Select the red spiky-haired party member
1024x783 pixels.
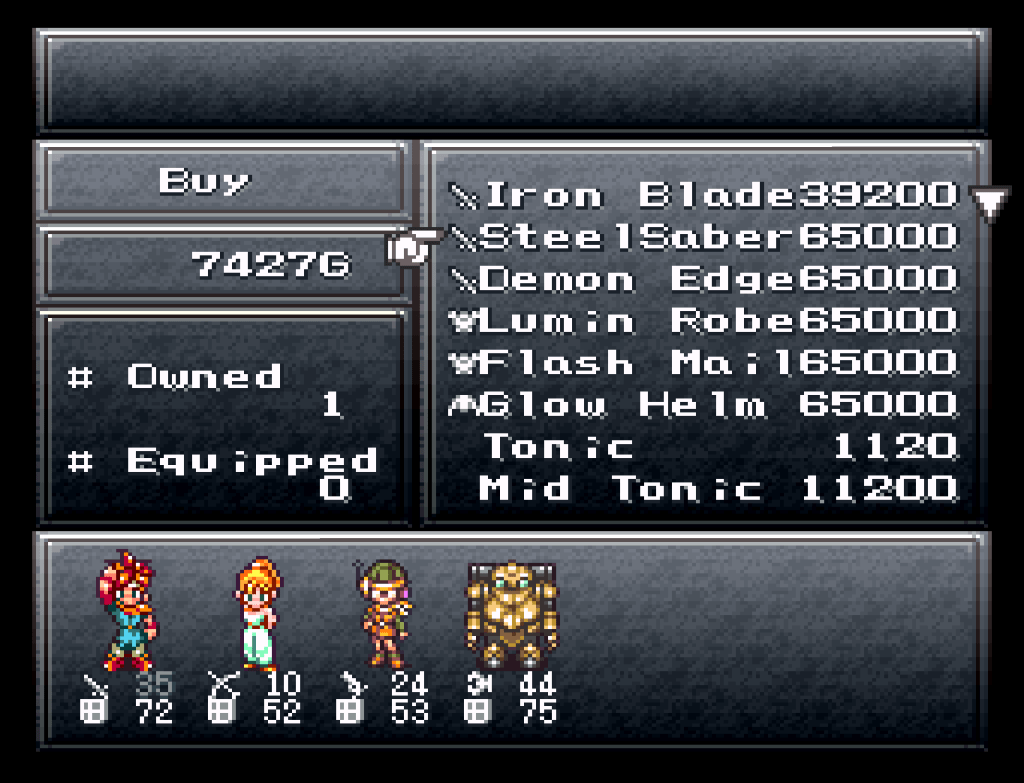[125, 612]
